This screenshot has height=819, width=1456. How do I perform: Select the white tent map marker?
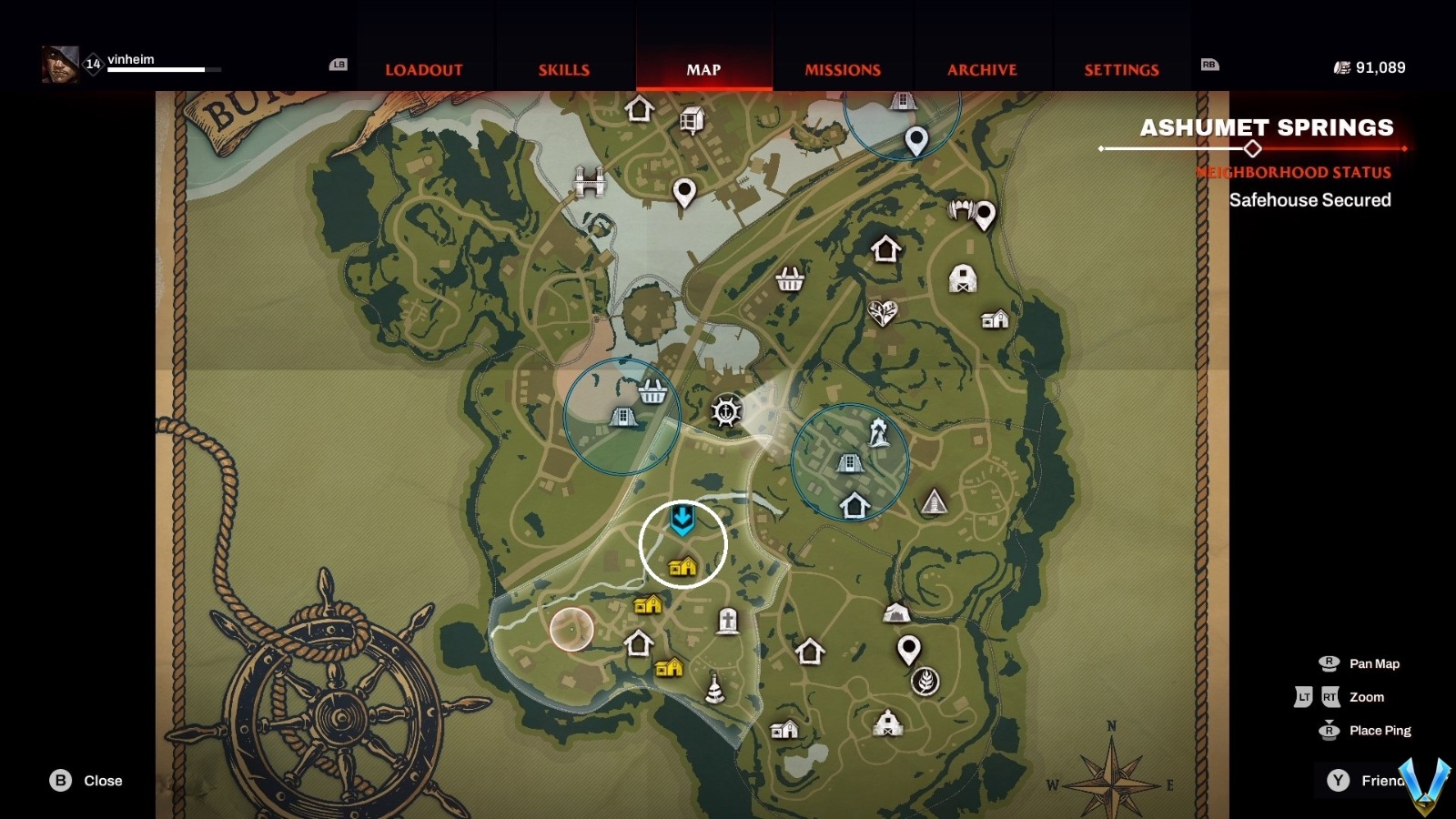coord(896,613)
